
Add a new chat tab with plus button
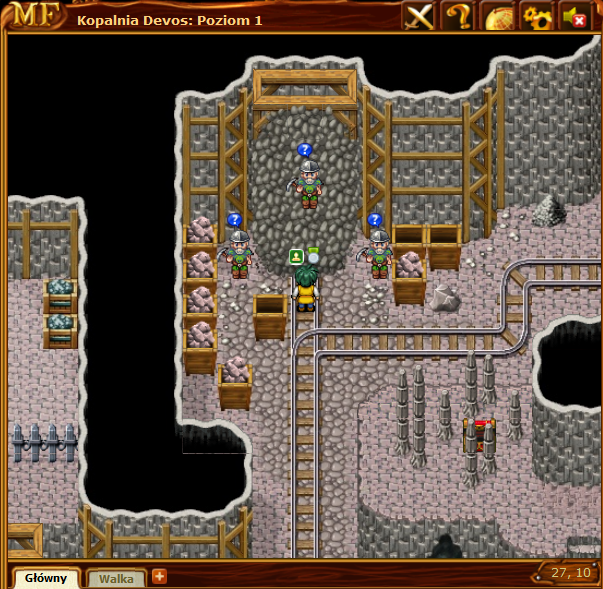(x=159, y=576)
